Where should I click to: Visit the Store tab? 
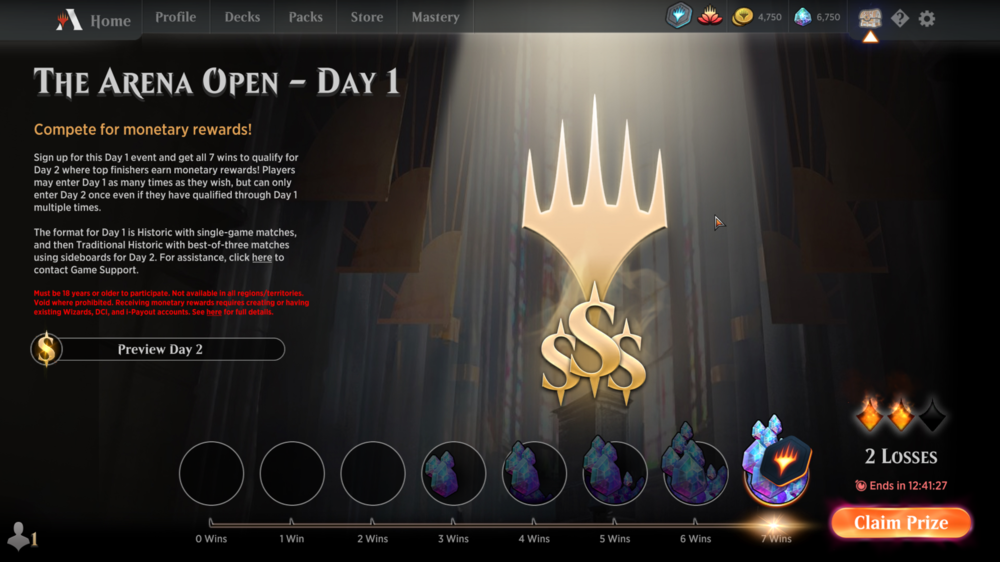pos(366,17)
